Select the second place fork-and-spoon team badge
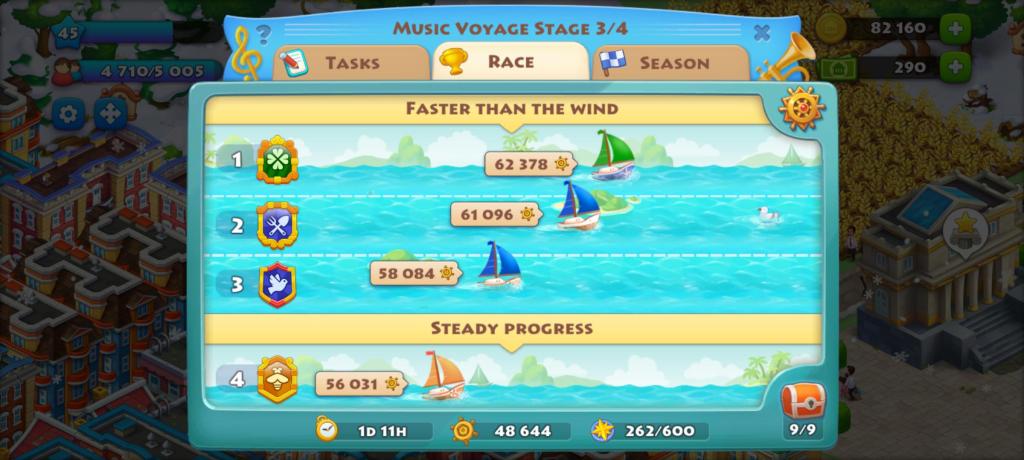The height and width of the screenshot is (460, 1024). 277,224
